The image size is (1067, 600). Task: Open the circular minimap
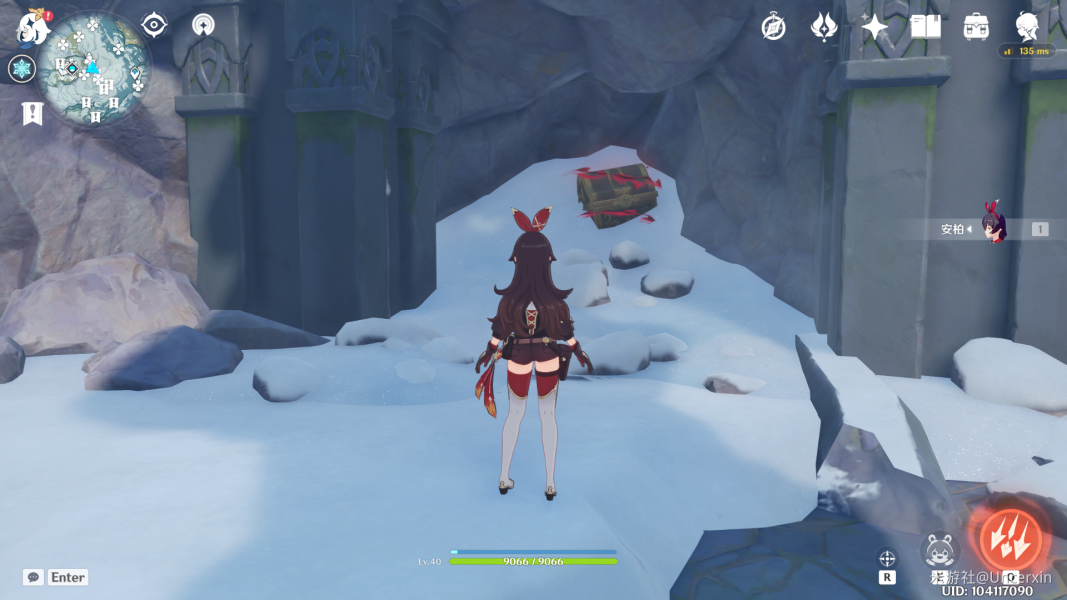click(x=95, y=68)
